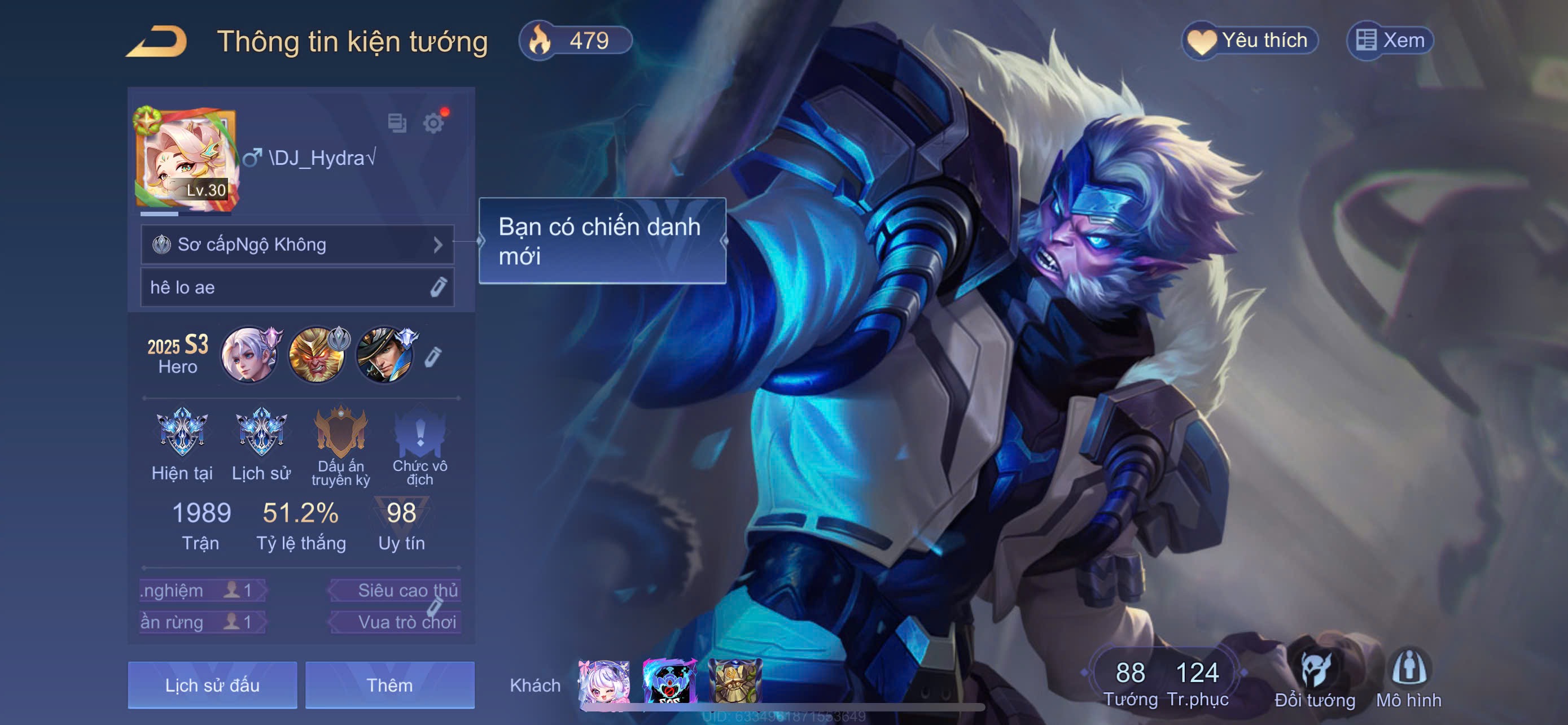Tap the 479 popularity flame counter

coord(575,41)
